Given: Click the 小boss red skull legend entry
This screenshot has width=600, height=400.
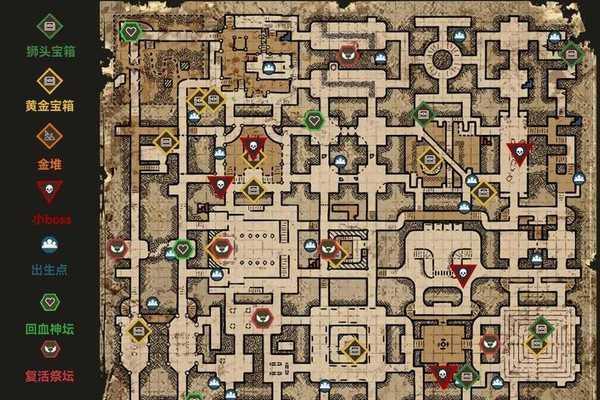Looking at the screenshot, I should (49, 190).
